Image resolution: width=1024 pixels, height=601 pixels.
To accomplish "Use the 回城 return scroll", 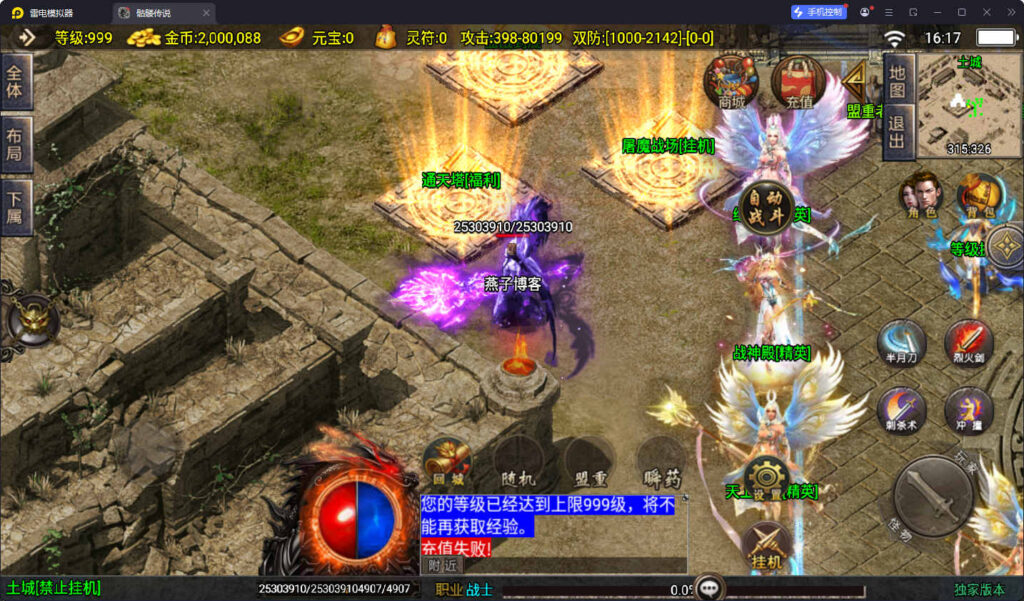I will pos(447,462).
